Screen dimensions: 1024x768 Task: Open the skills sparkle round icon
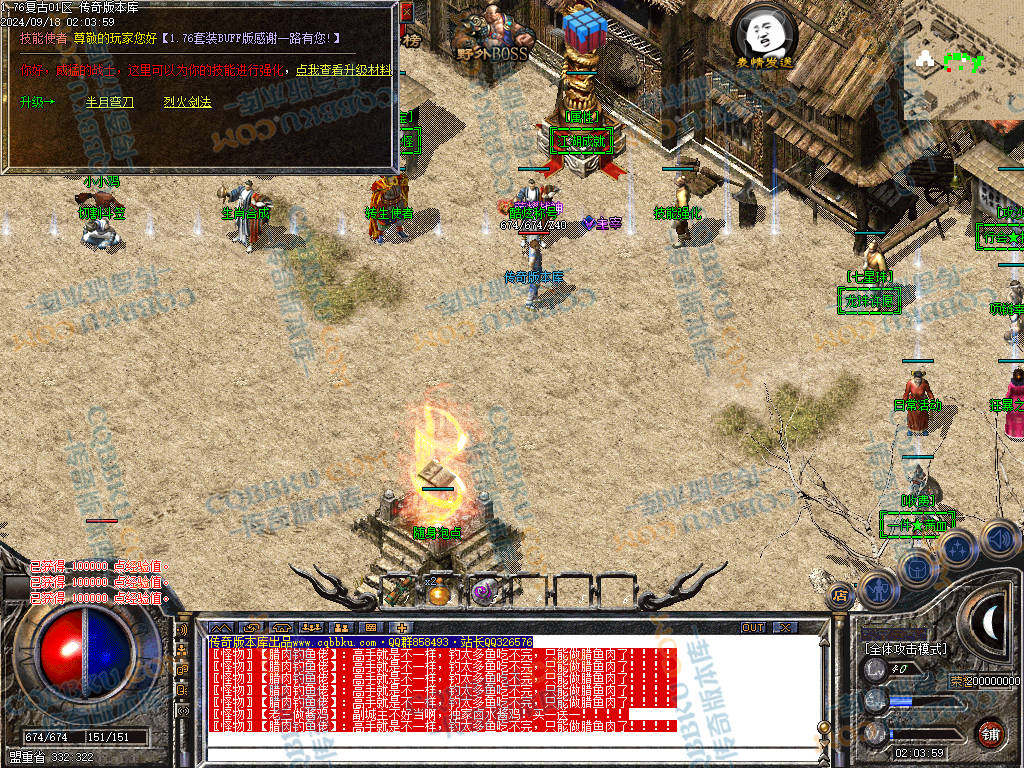click(x=958, y=548)
